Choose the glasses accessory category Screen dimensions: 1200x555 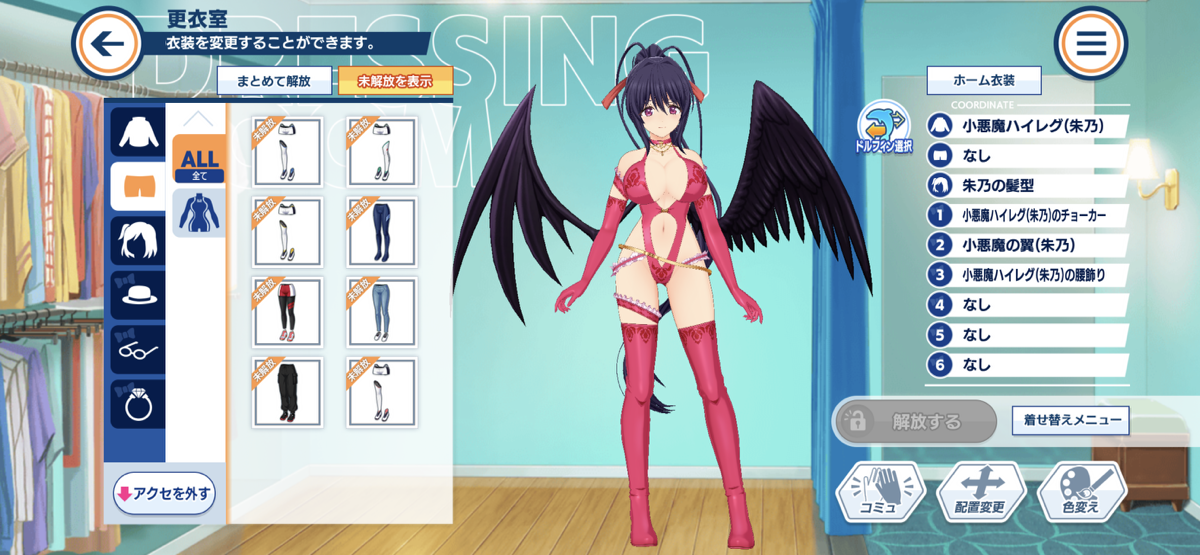[137, 350]
